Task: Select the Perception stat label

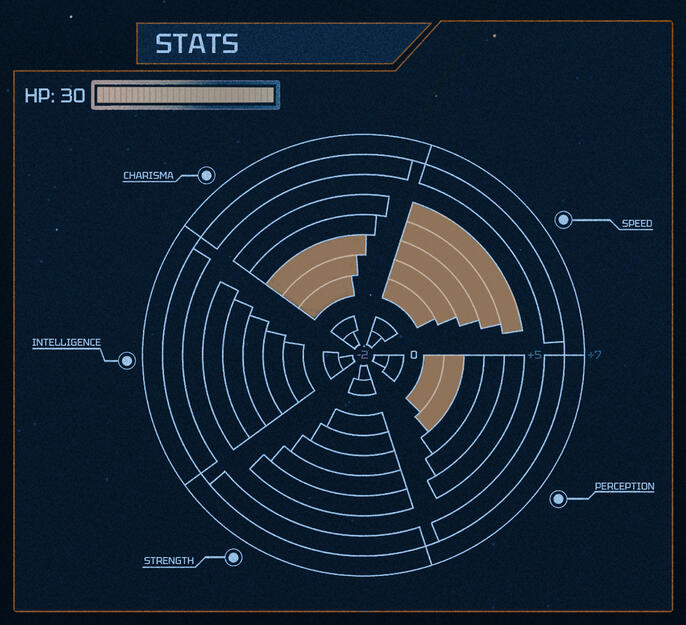Action: (624, 487)
